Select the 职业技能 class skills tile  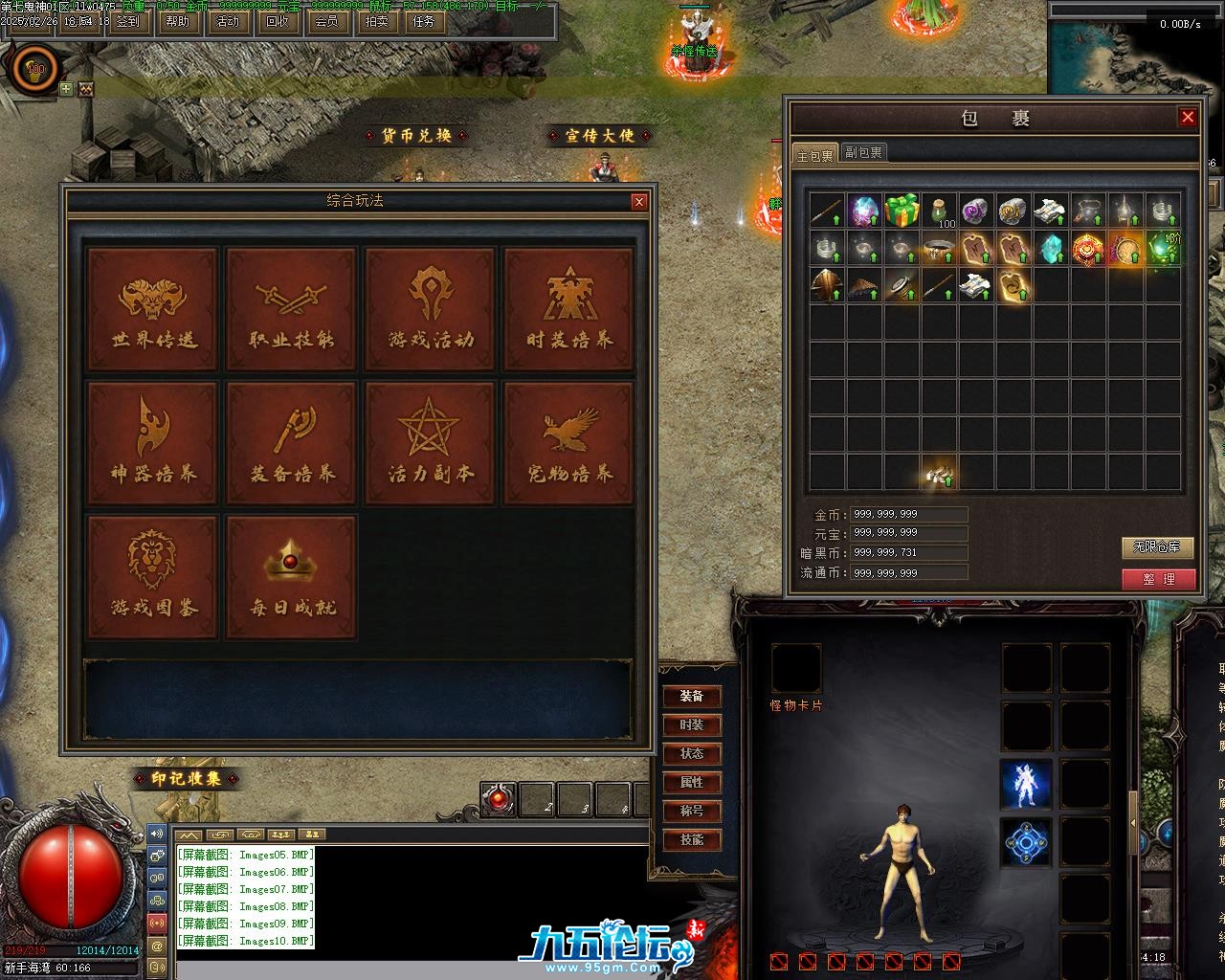pyautogui.click(x=291, y=309)
